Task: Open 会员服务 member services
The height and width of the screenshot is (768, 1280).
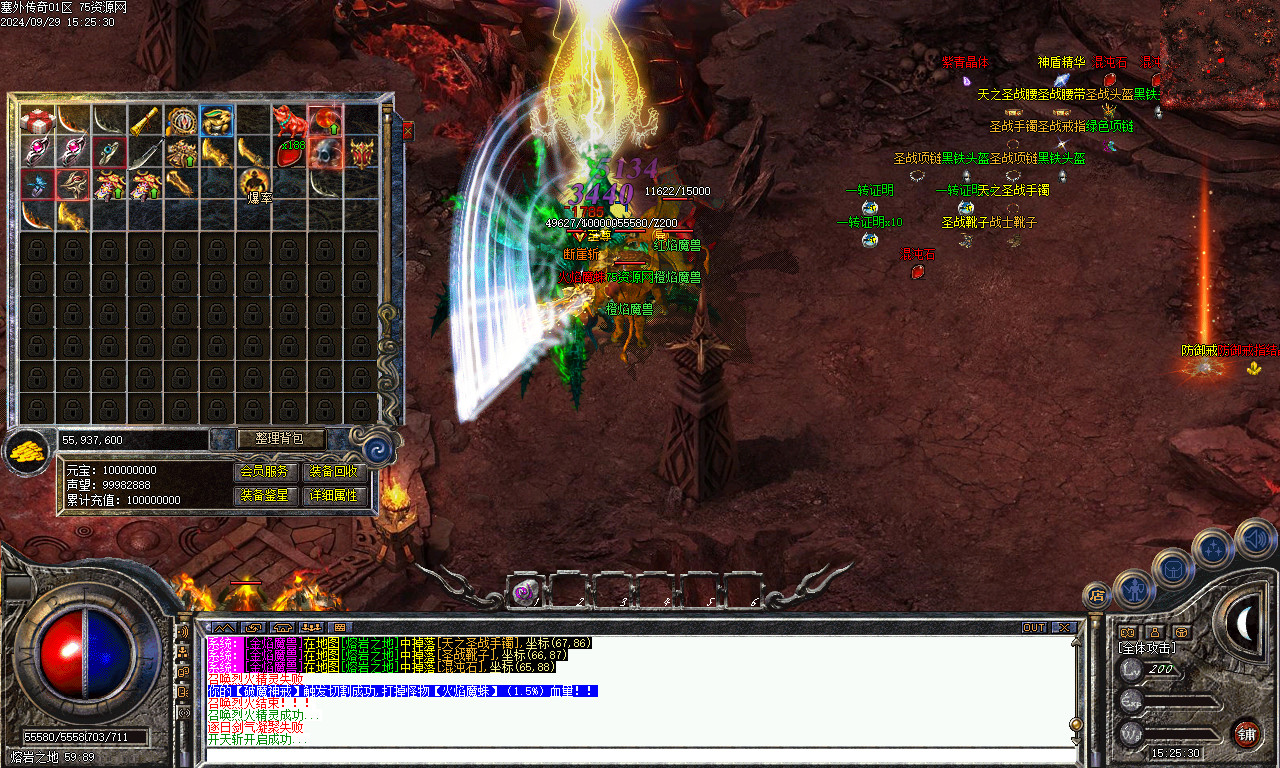Action: tap(265, 471)
